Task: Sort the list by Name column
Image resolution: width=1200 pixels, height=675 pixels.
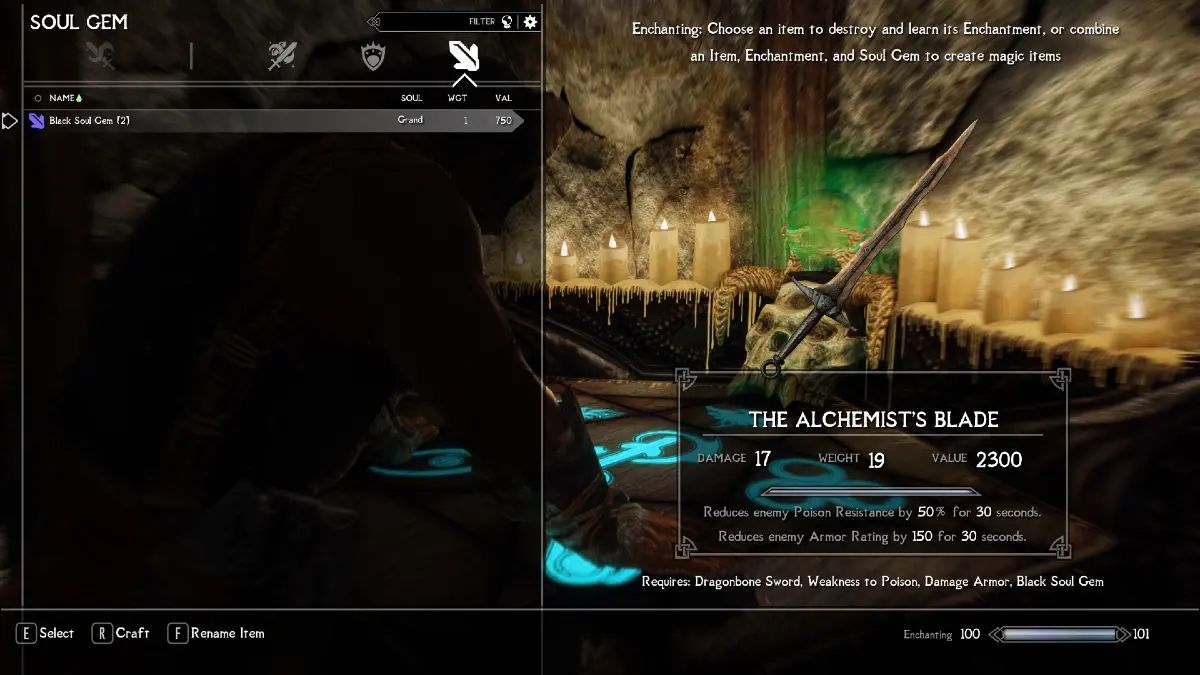Action: point(63,98)
